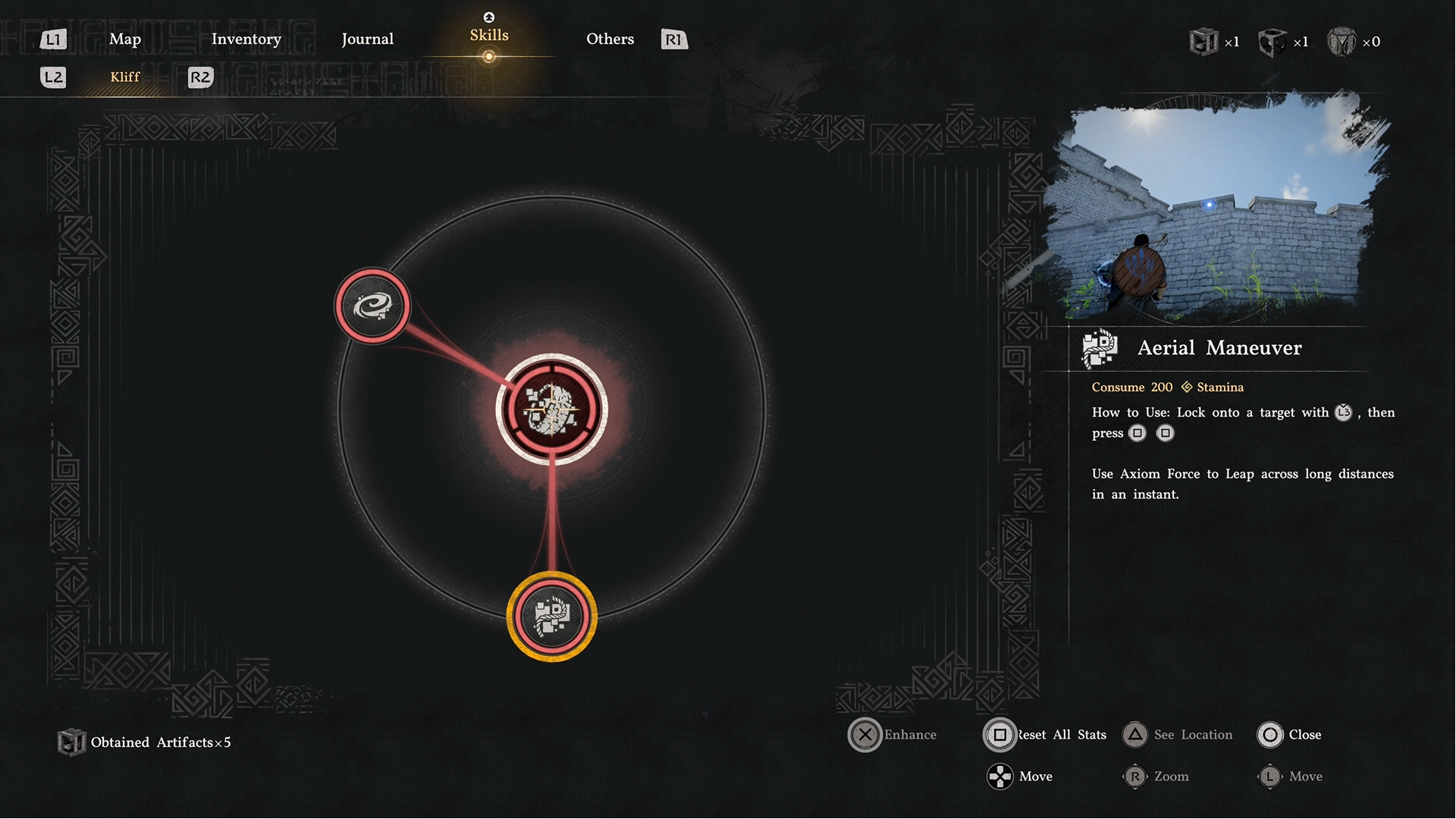Image resolution: width=1456 pixels, height=819 pixels.
Task: Open the Skills section
Action: click(489, 34)
